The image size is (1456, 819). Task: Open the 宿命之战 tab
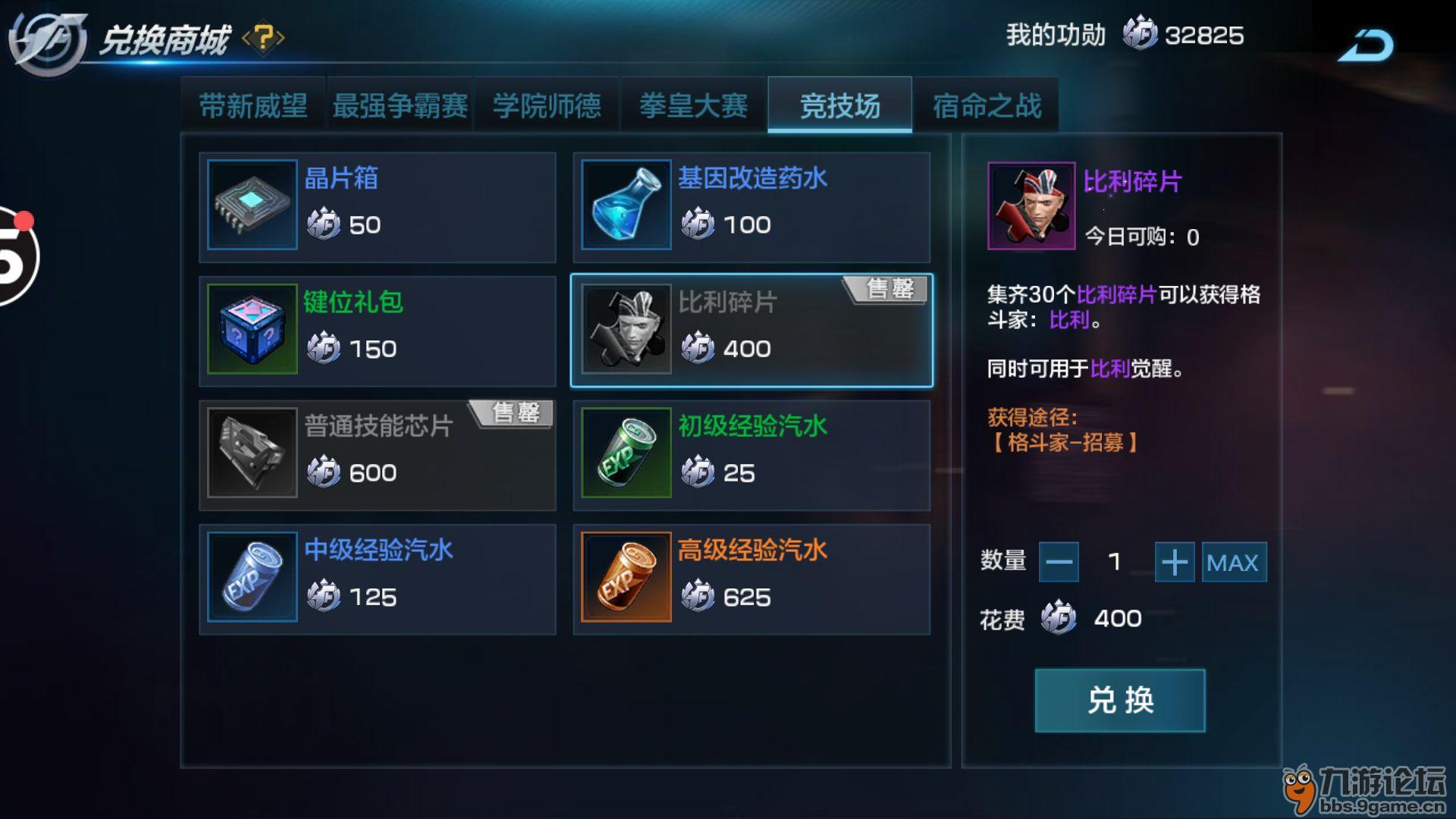coord(987,105)
